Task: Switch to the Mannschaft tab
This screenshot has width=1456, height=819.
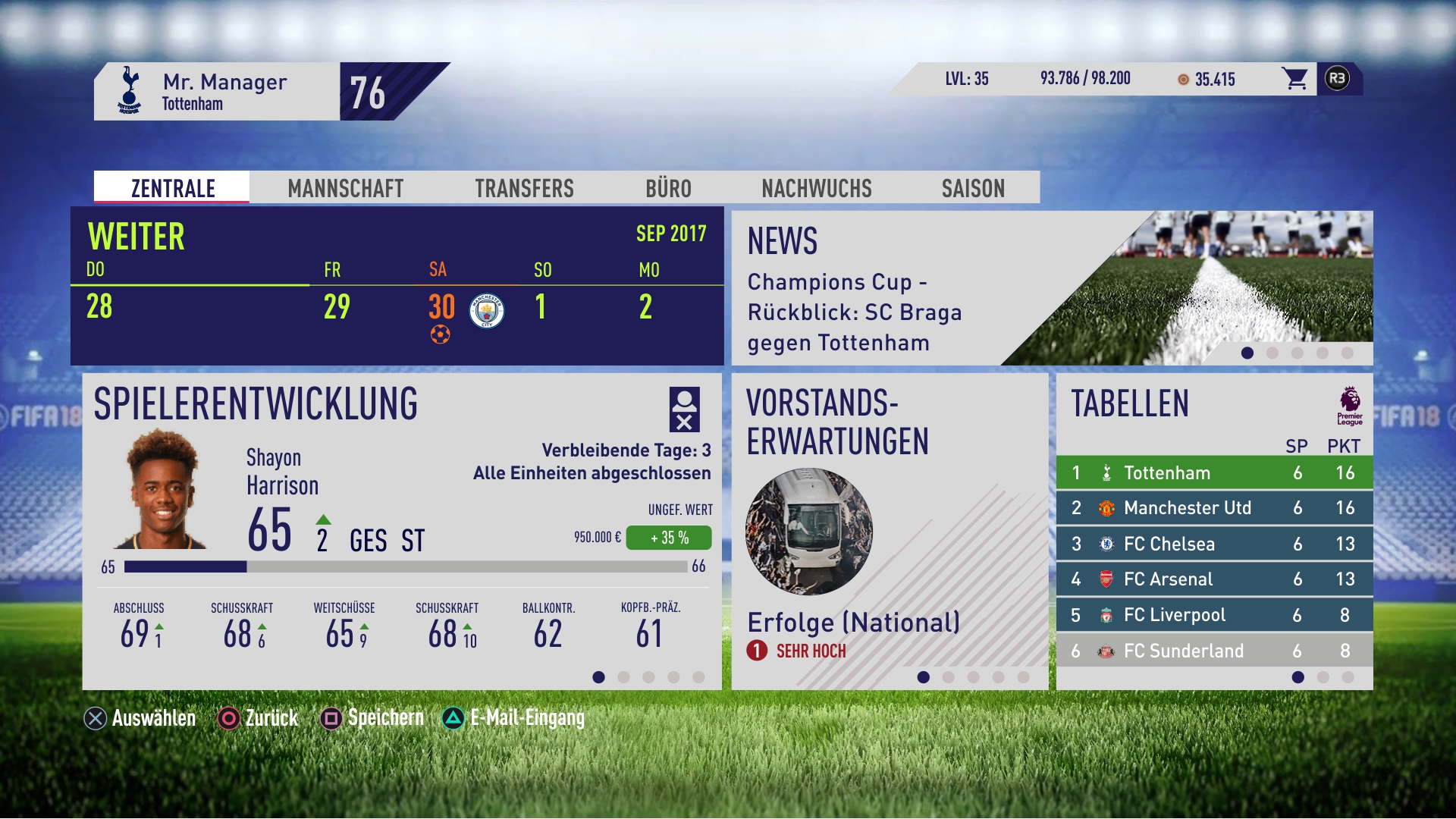Action: point(345,188)
